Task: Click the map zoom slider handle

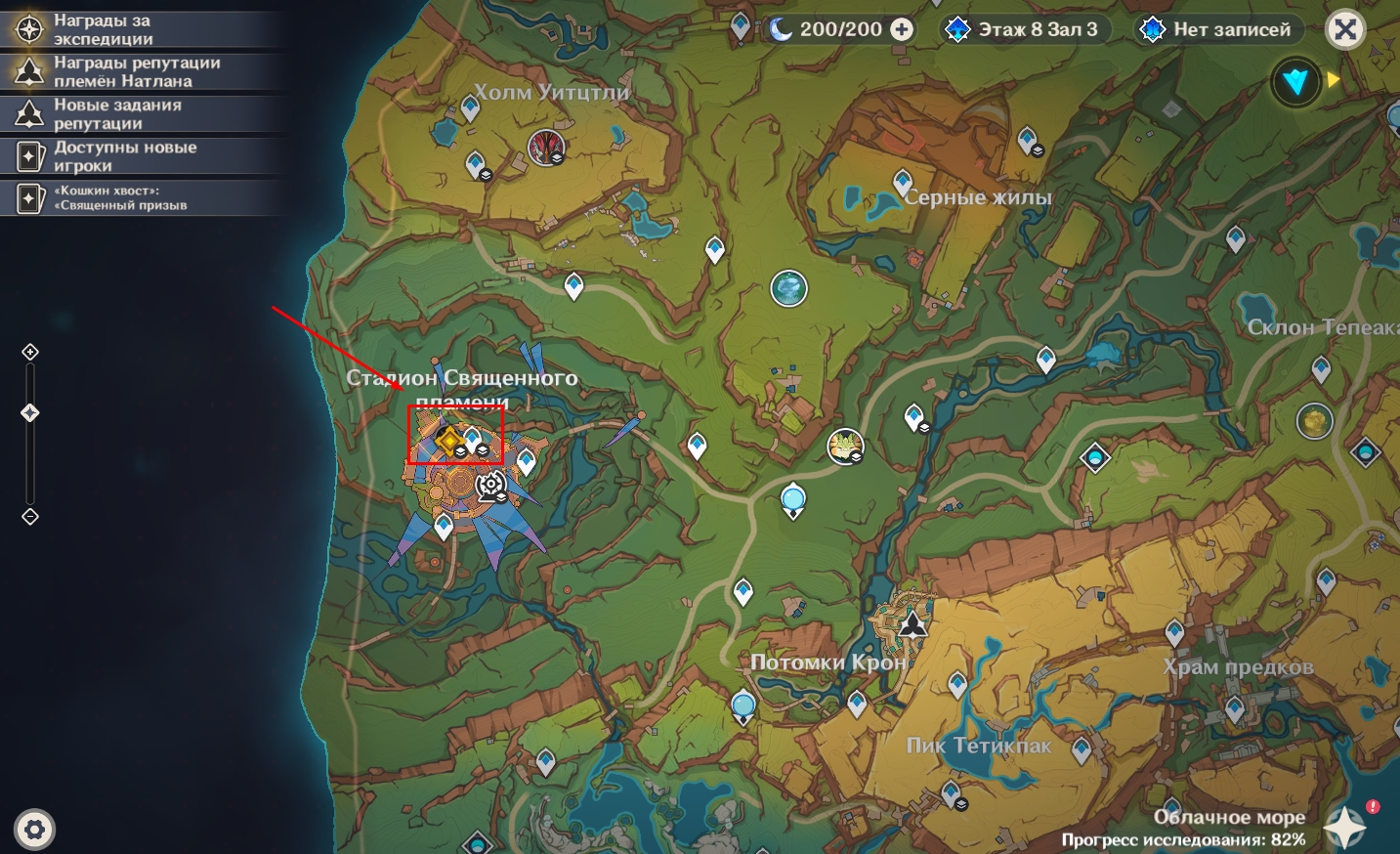Action: 30,413
